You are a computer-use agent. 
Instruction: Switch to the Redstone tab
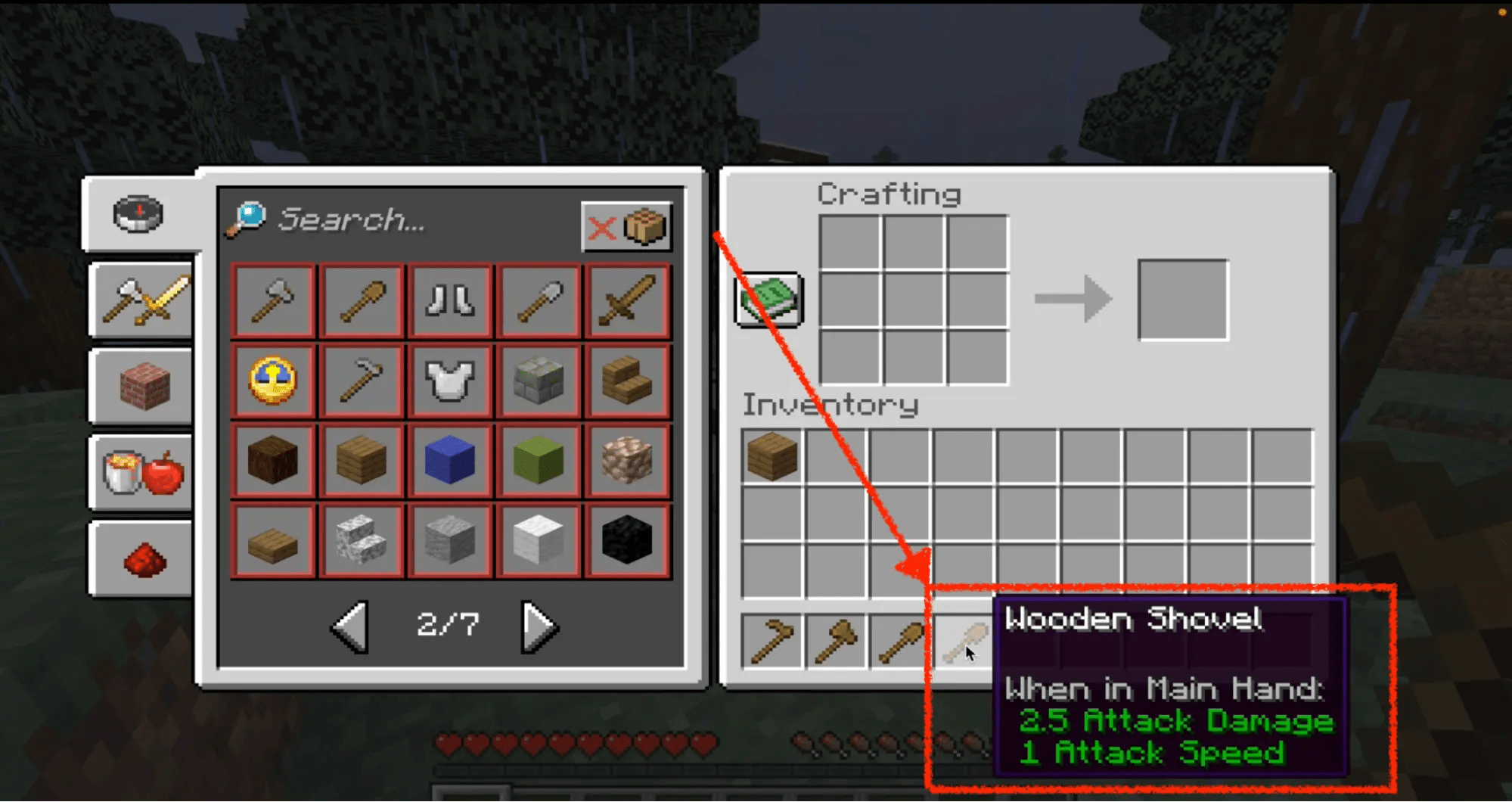(x=141, y=558)
